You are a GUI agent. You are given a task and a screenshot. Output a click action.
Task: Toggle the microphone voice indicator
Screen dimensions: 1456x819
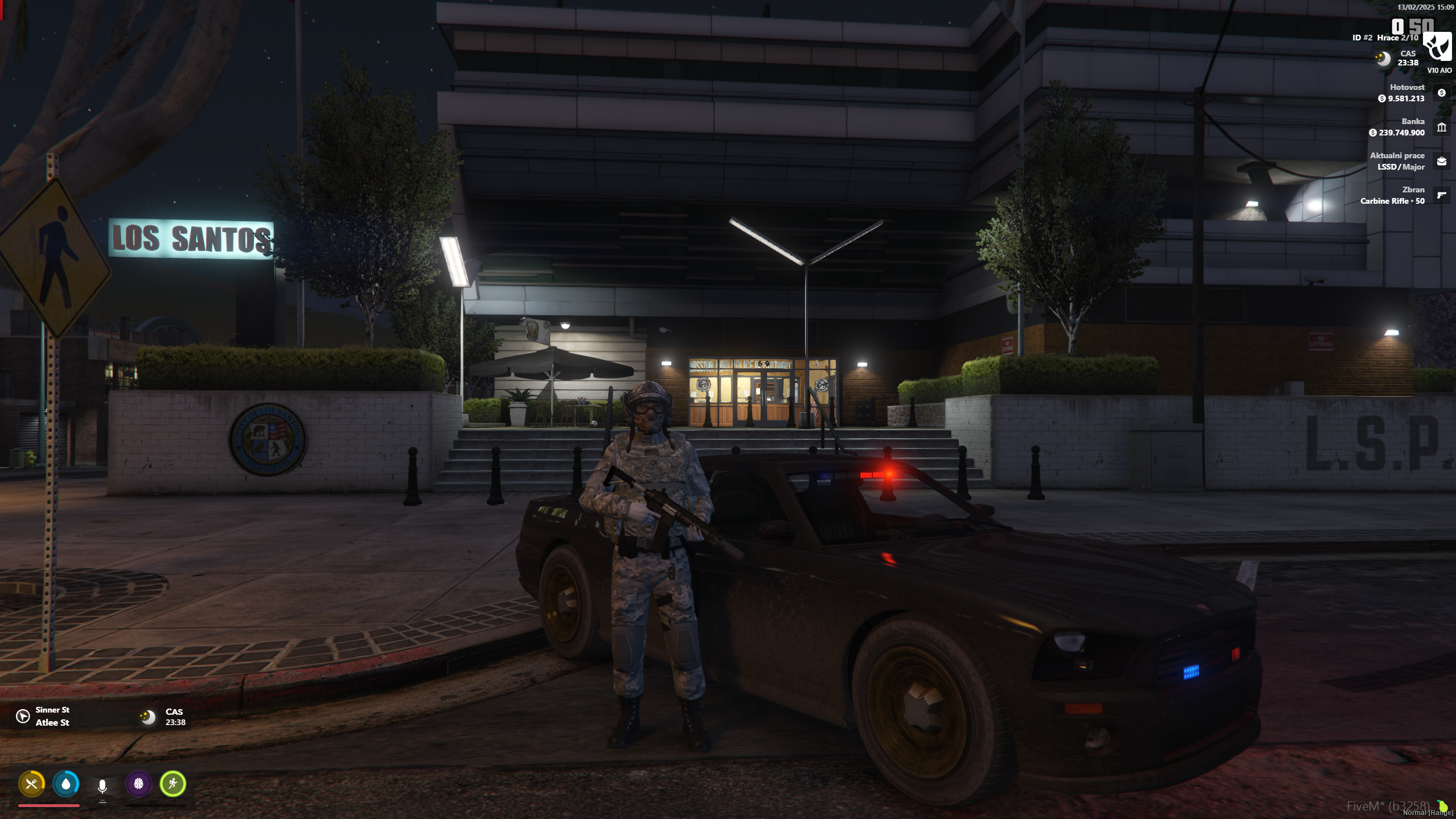tap(102, 785)
